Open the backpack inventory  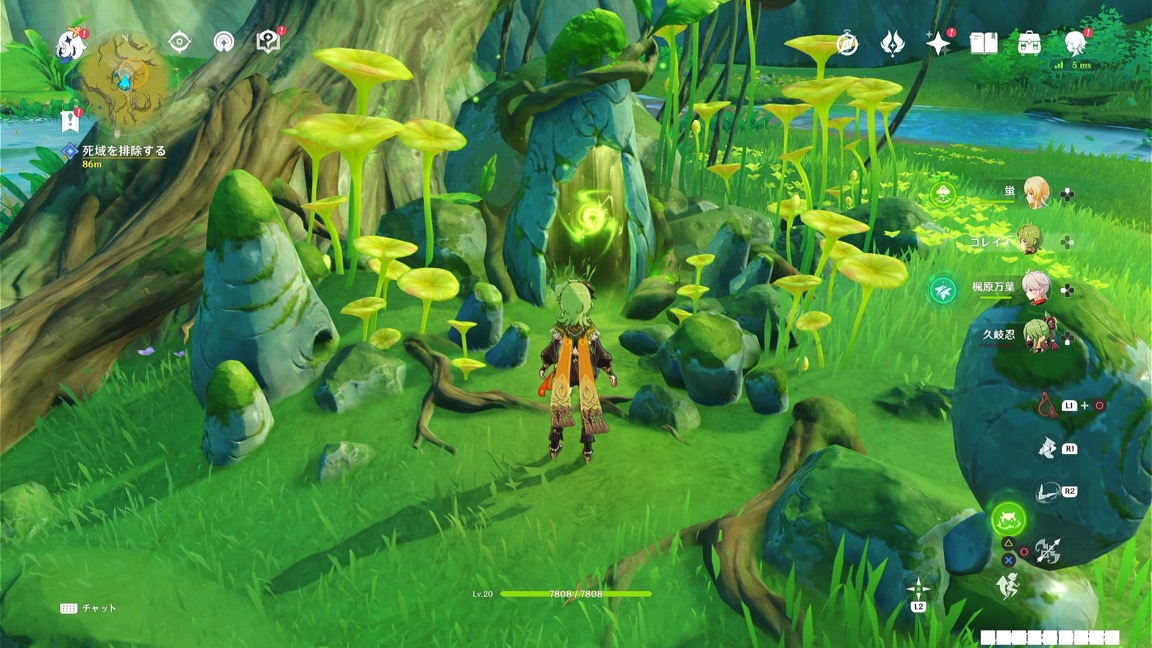[1029, 43]
